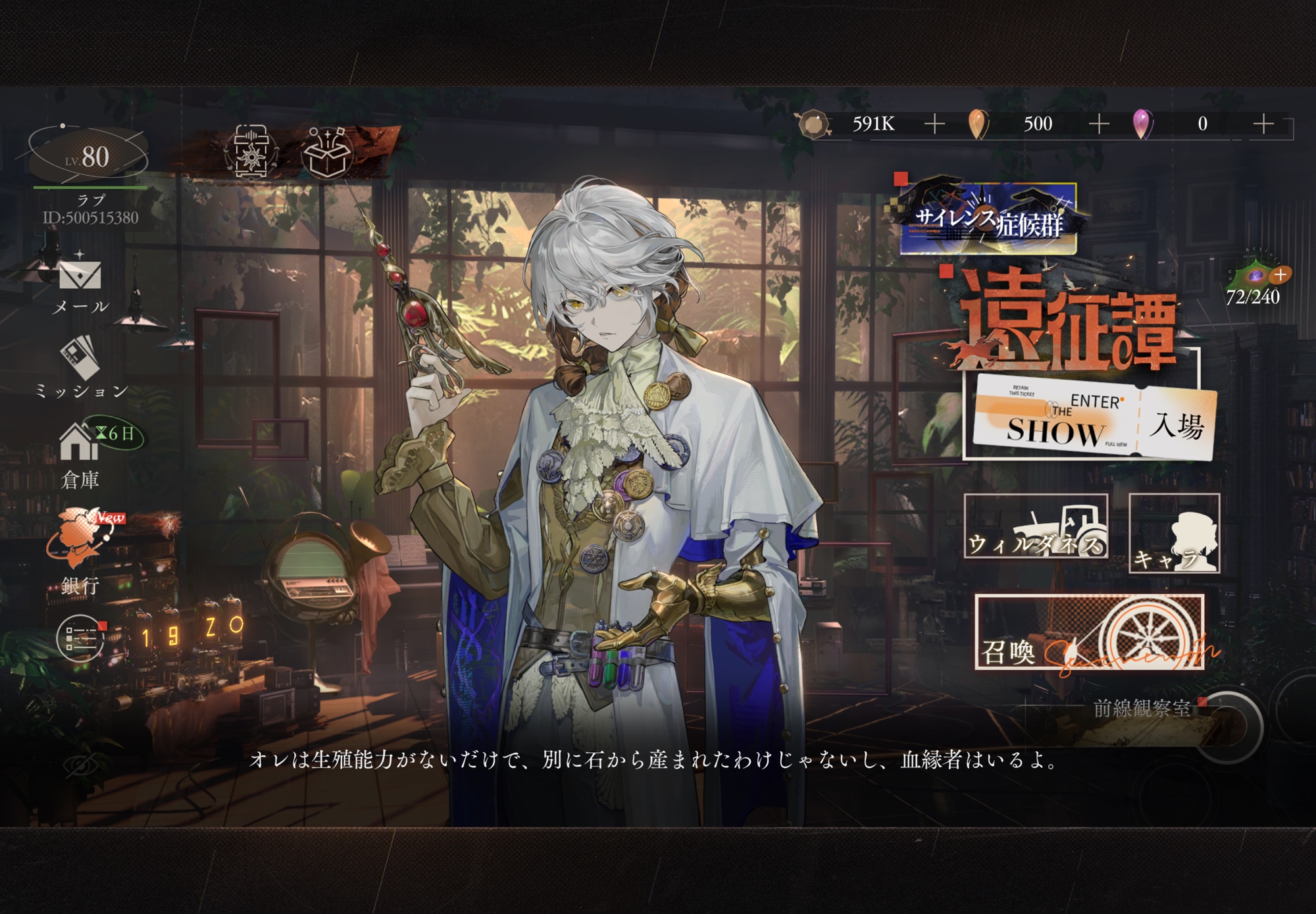View the Lv. 80 player profile
This screenshot has width=1316, height=914.
click(88, 156)
